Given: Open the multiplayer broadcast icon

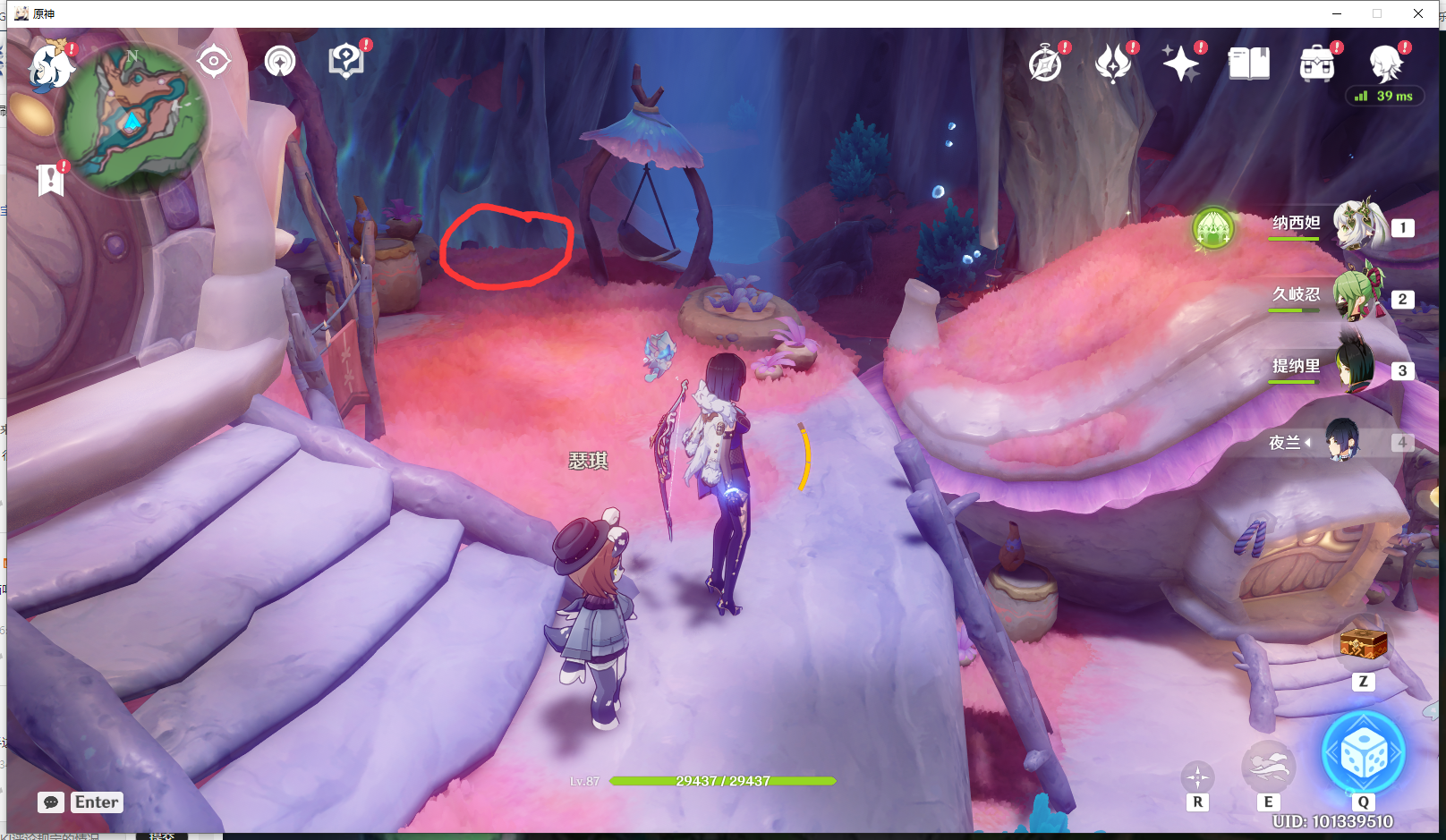Looking at the screenshot, I should pos(279,61).
